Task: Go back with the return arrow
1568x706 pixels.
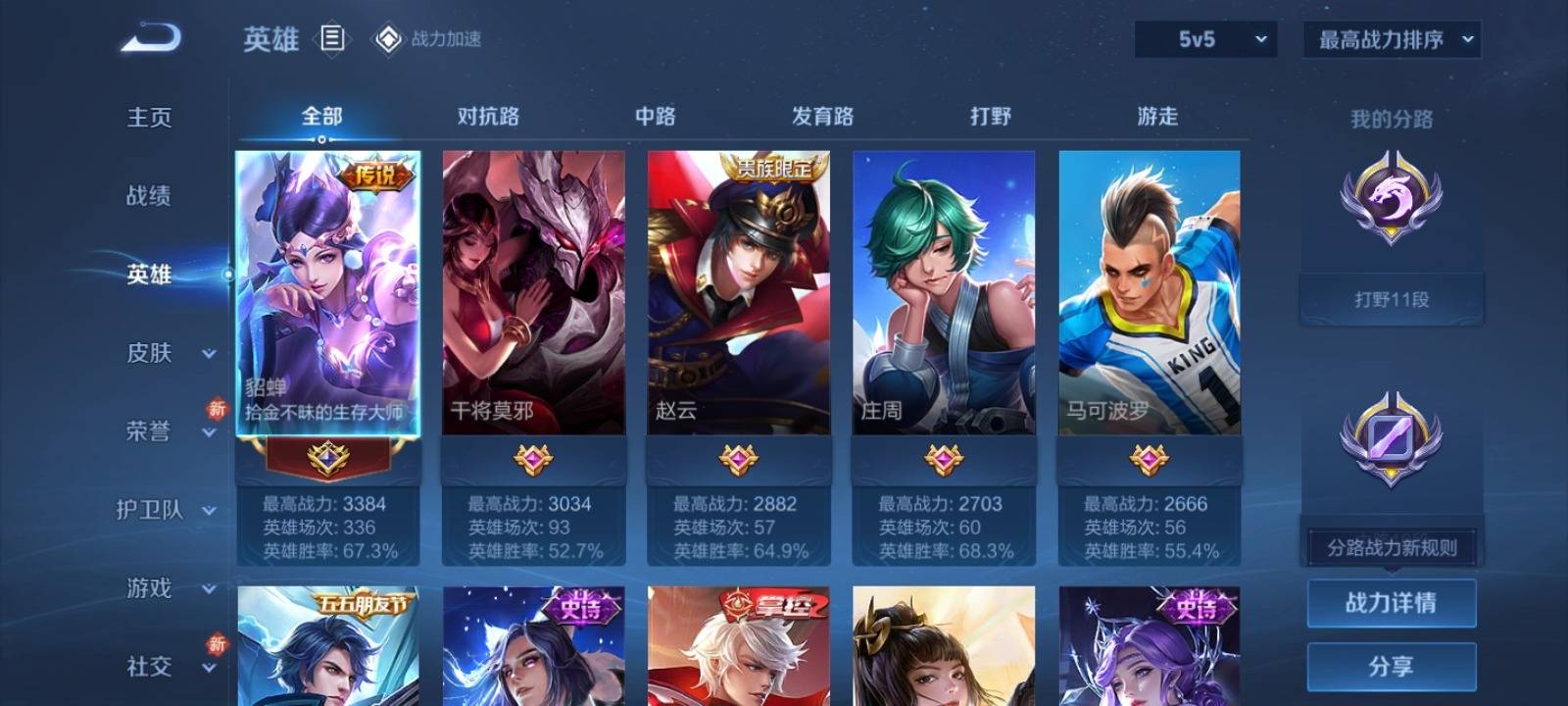Action: (151, 39)
